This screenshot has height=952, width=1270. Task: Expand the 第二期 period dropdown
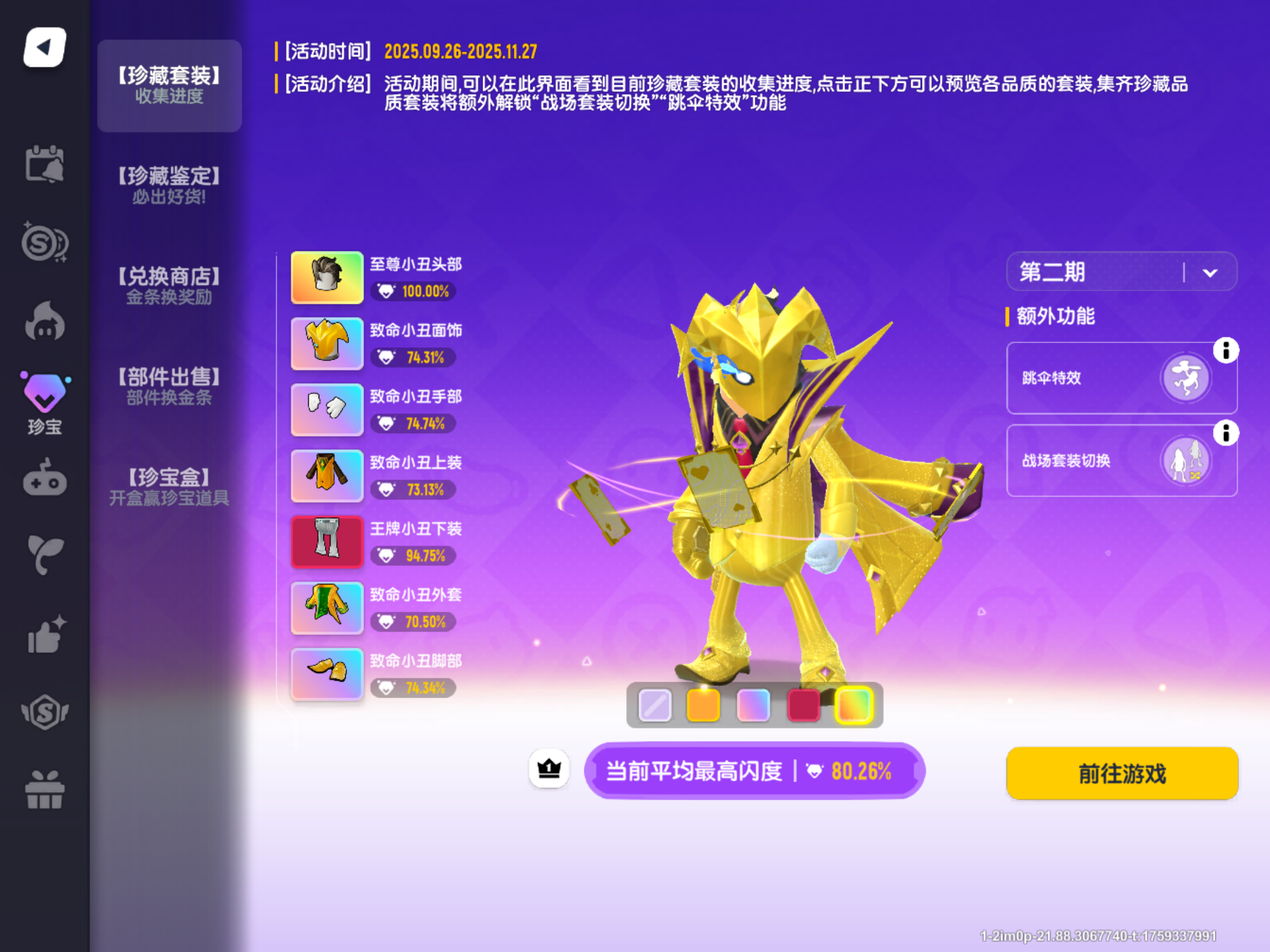[1121, 271]
